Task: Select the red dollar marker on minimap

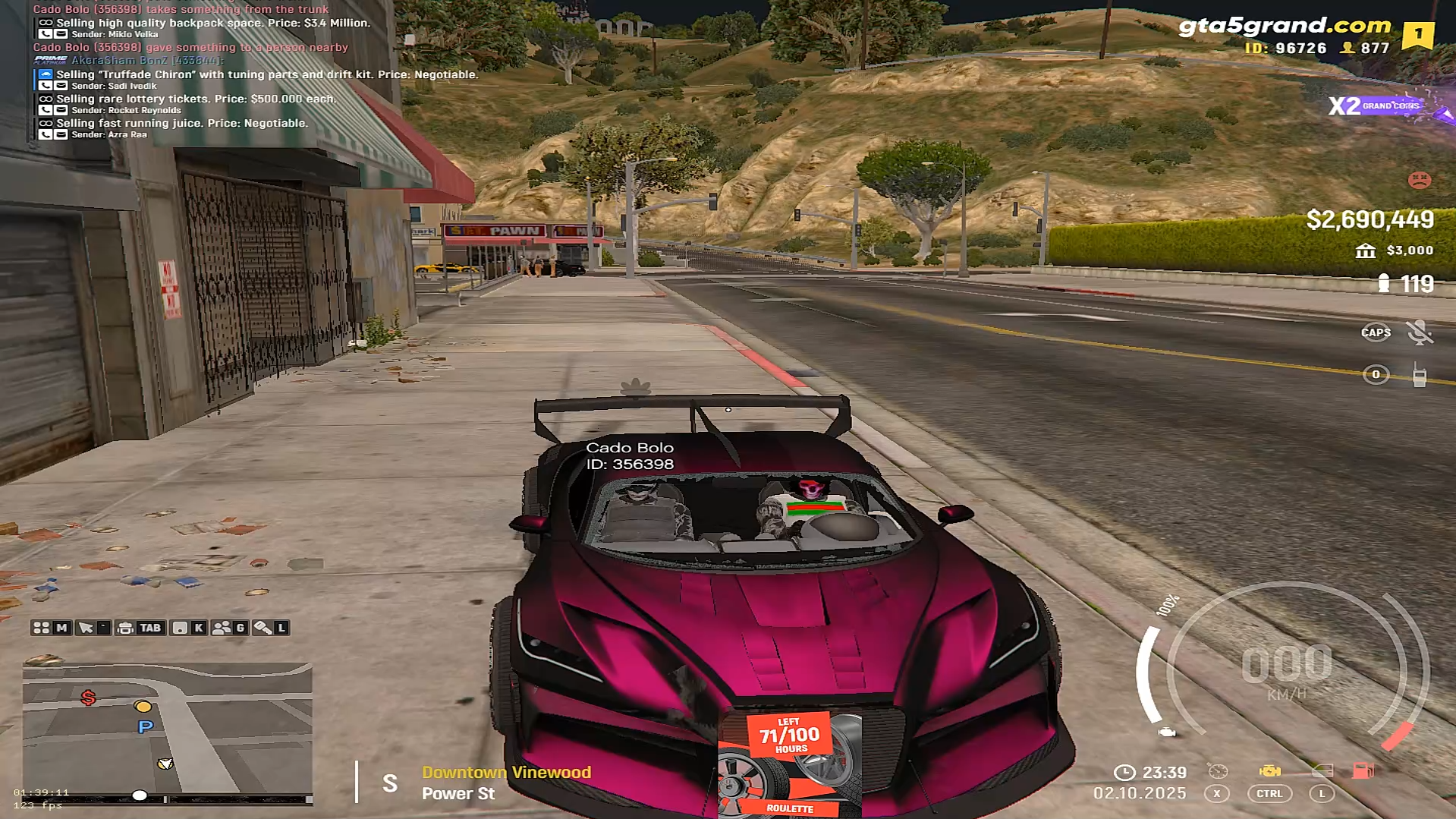Action: [x=88, y=698]
